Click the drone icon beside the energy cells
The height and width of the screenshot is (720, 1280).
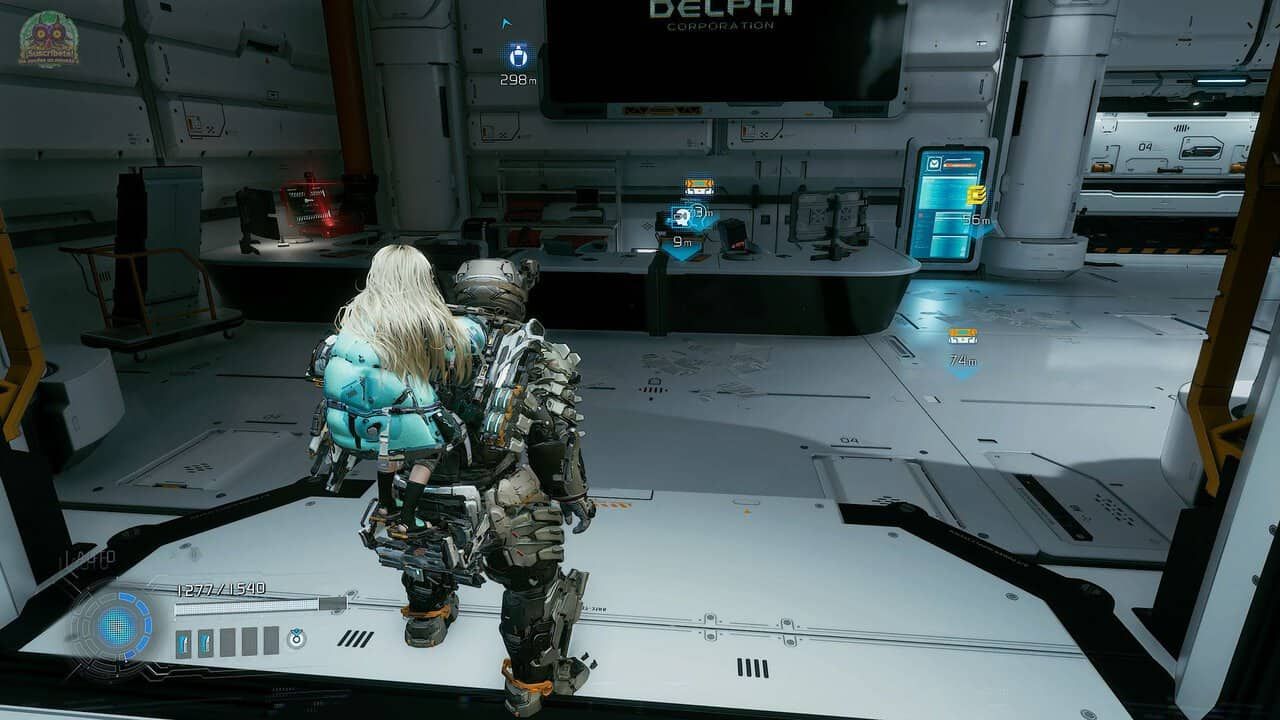(296, 638)
